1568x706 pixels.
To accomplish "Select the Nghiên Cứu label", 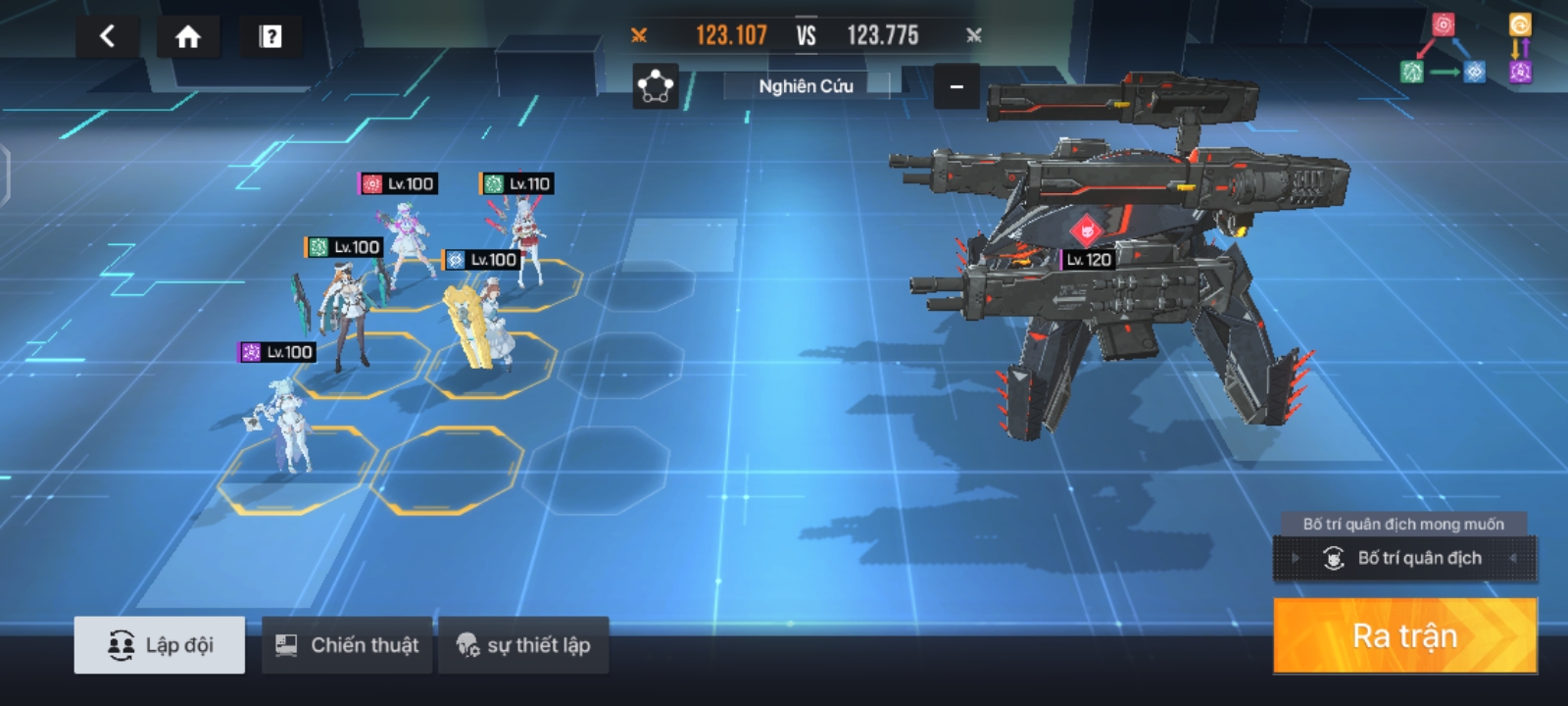I will coord(806,86).
